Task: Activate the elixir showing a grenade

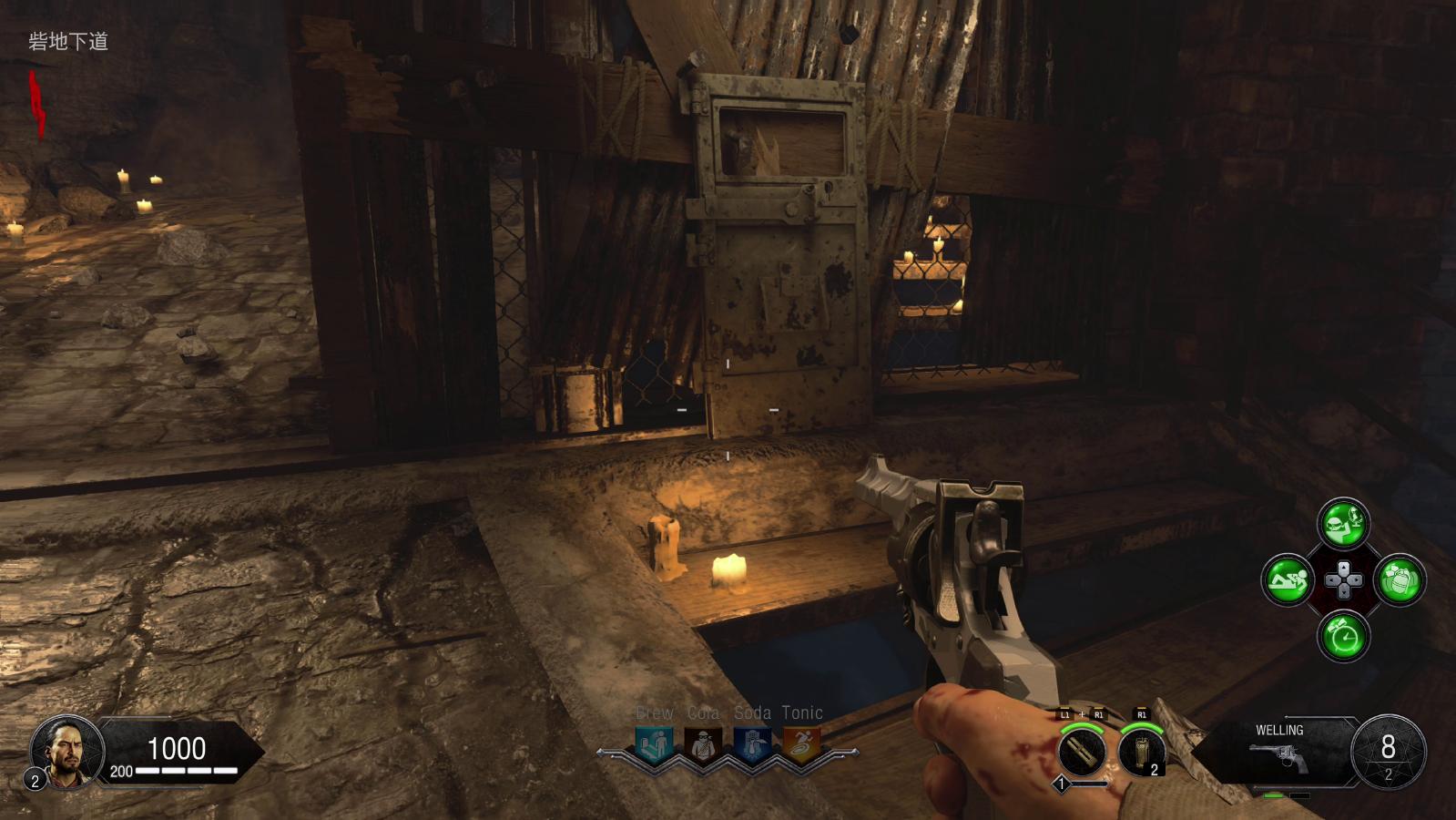Action: coord(1400,579)
